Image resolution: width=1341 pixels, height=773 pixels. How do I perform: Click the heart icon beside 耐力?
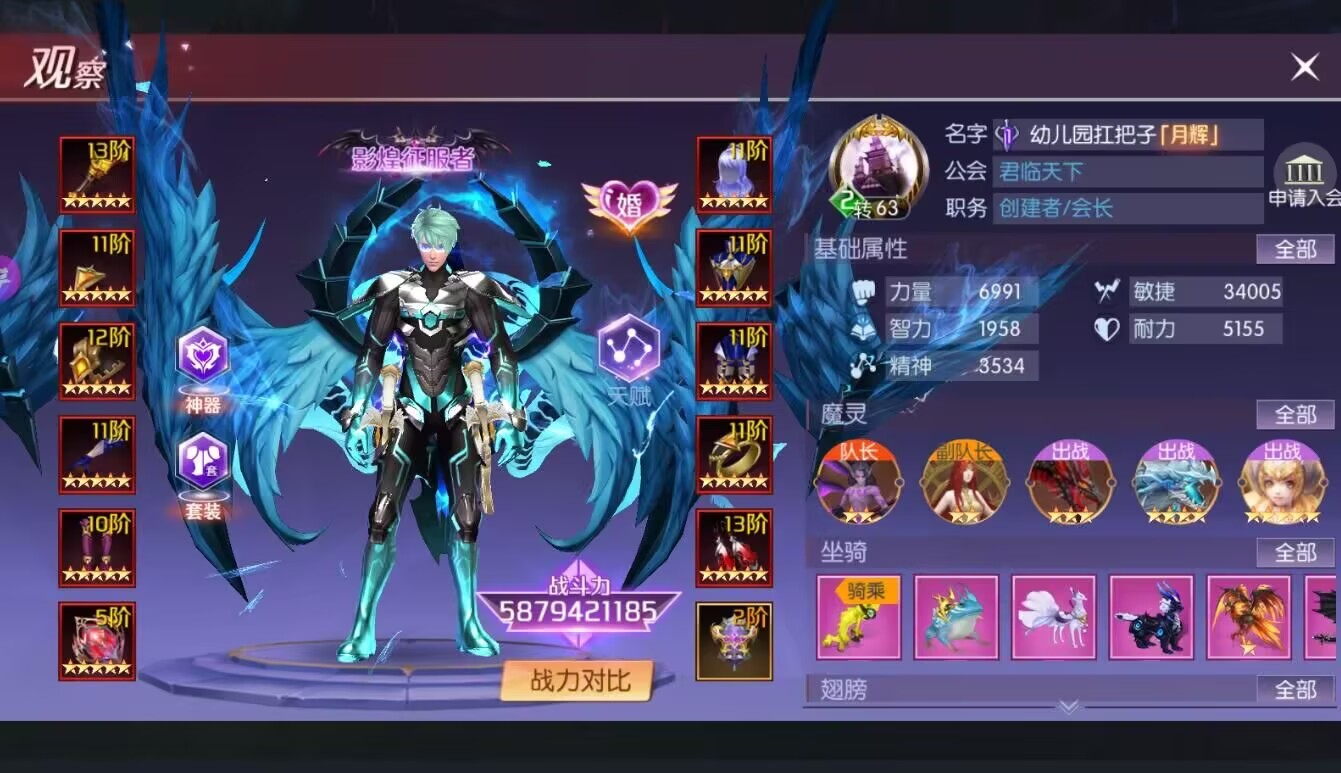pyautogui.click(x=1108, y=328)
